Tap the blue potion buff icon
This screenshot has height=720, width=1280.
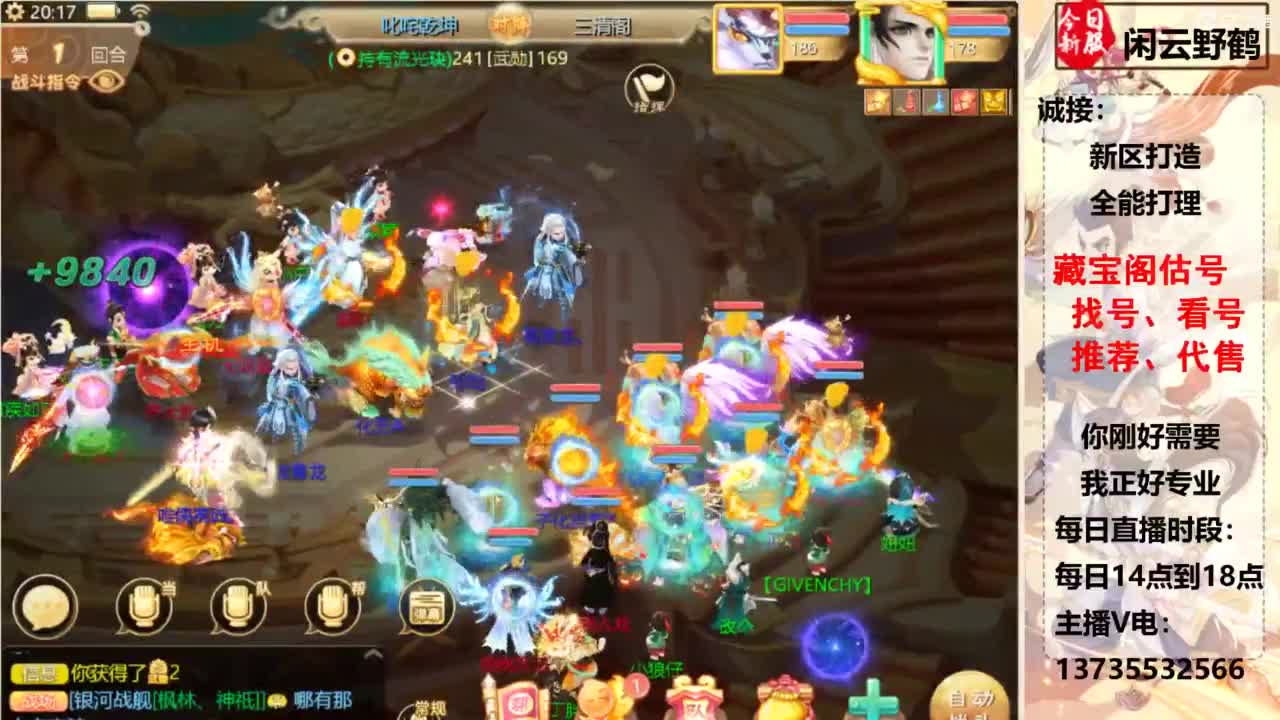click(937, 99)
